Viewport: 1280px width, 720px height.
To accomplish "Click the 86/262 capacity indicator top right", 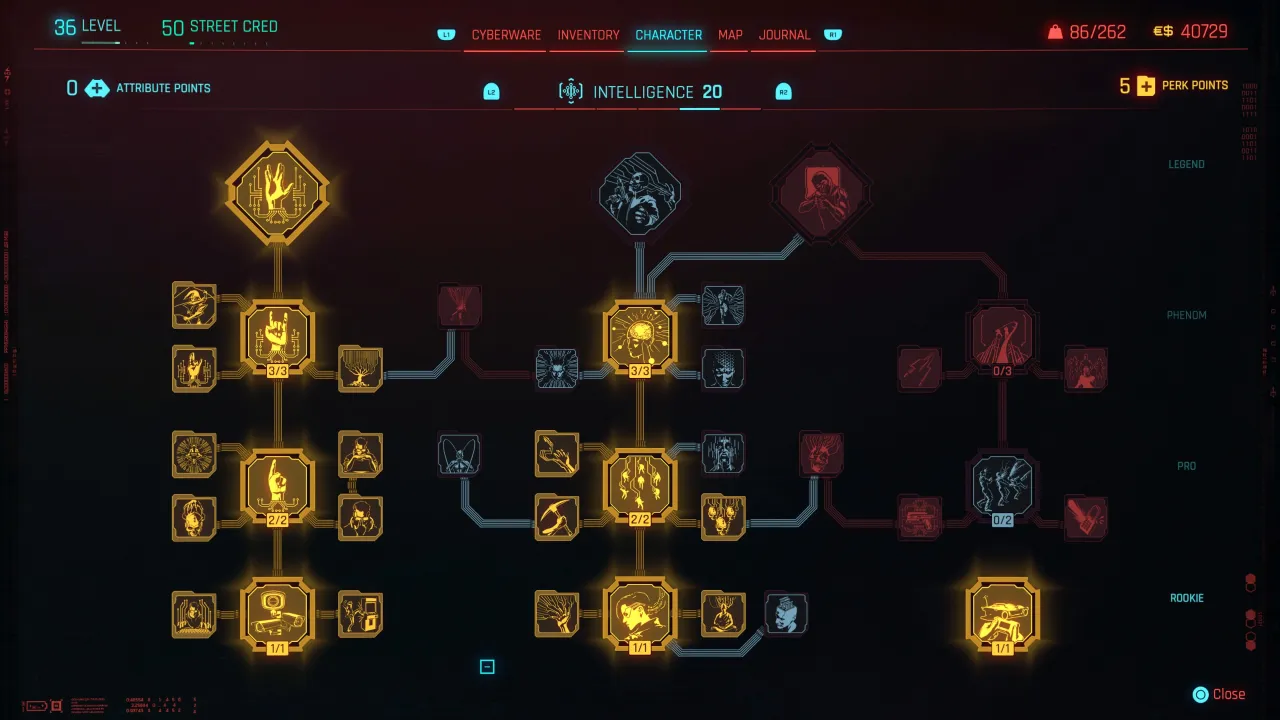I will [x=1096, y=31].
